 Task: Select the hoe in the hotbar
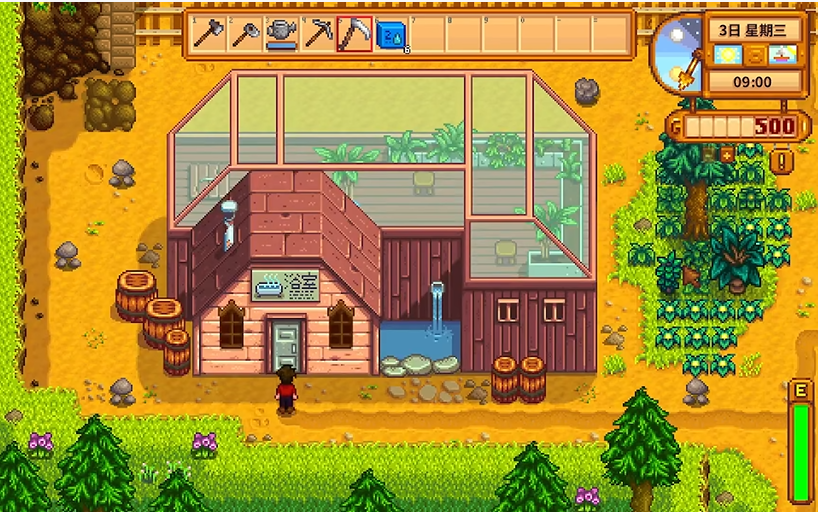(245, 34)
